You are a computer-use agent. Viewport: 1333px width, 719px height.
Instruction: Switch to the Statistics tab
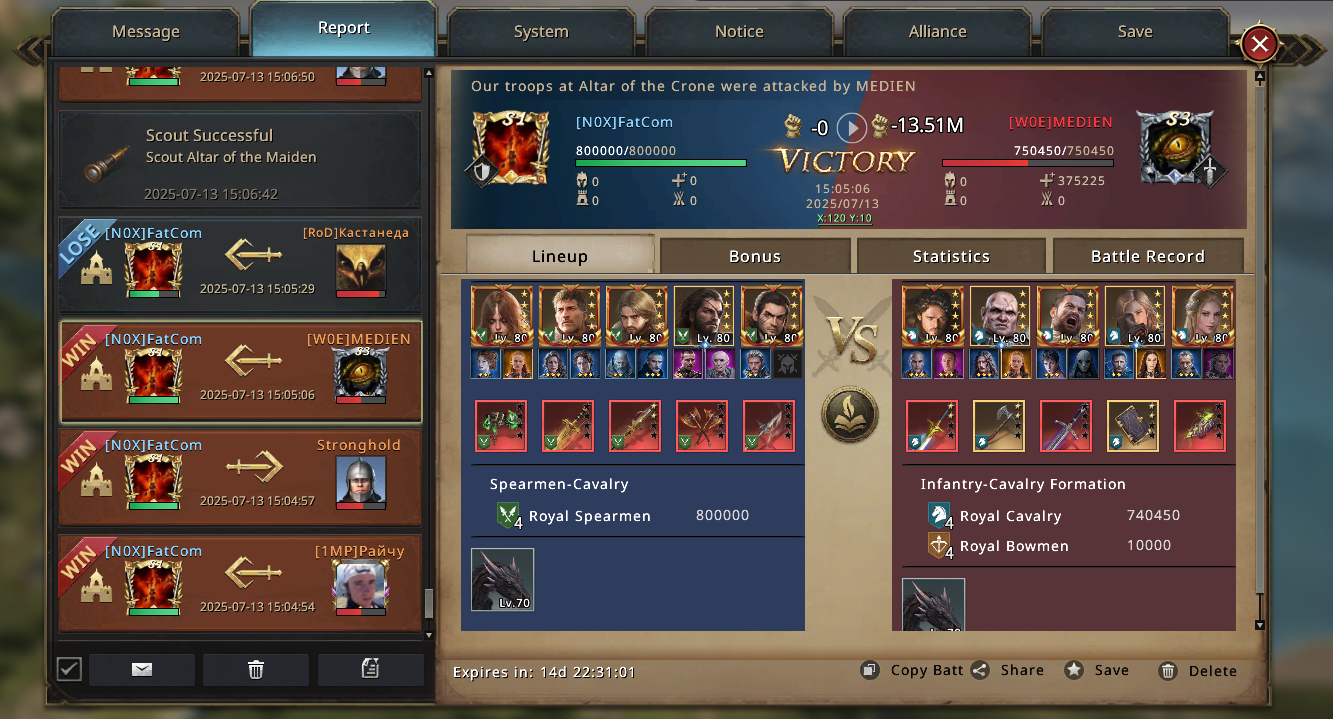coord(951,256)
